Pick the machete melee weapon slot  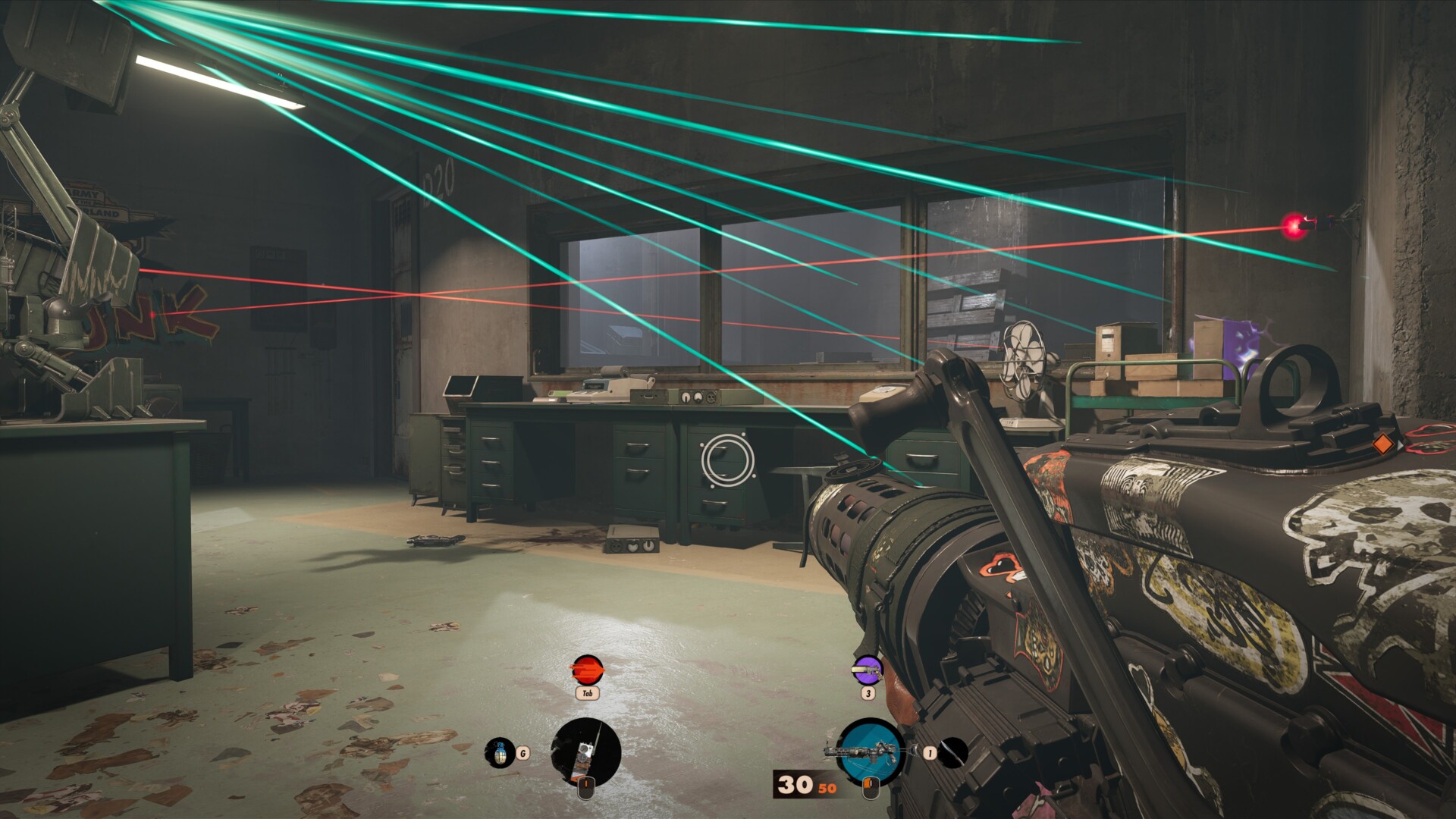pos(953,752)
